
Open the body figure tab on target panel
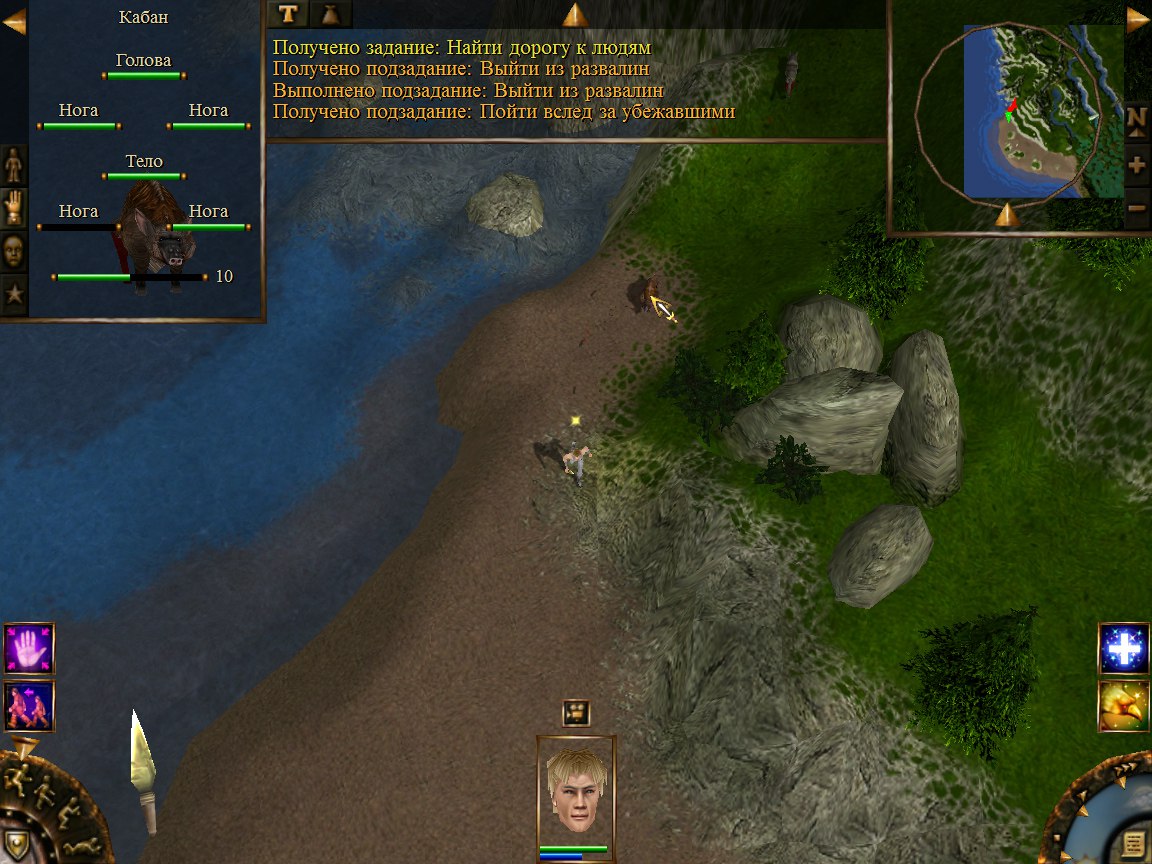[x=14, y=163]
